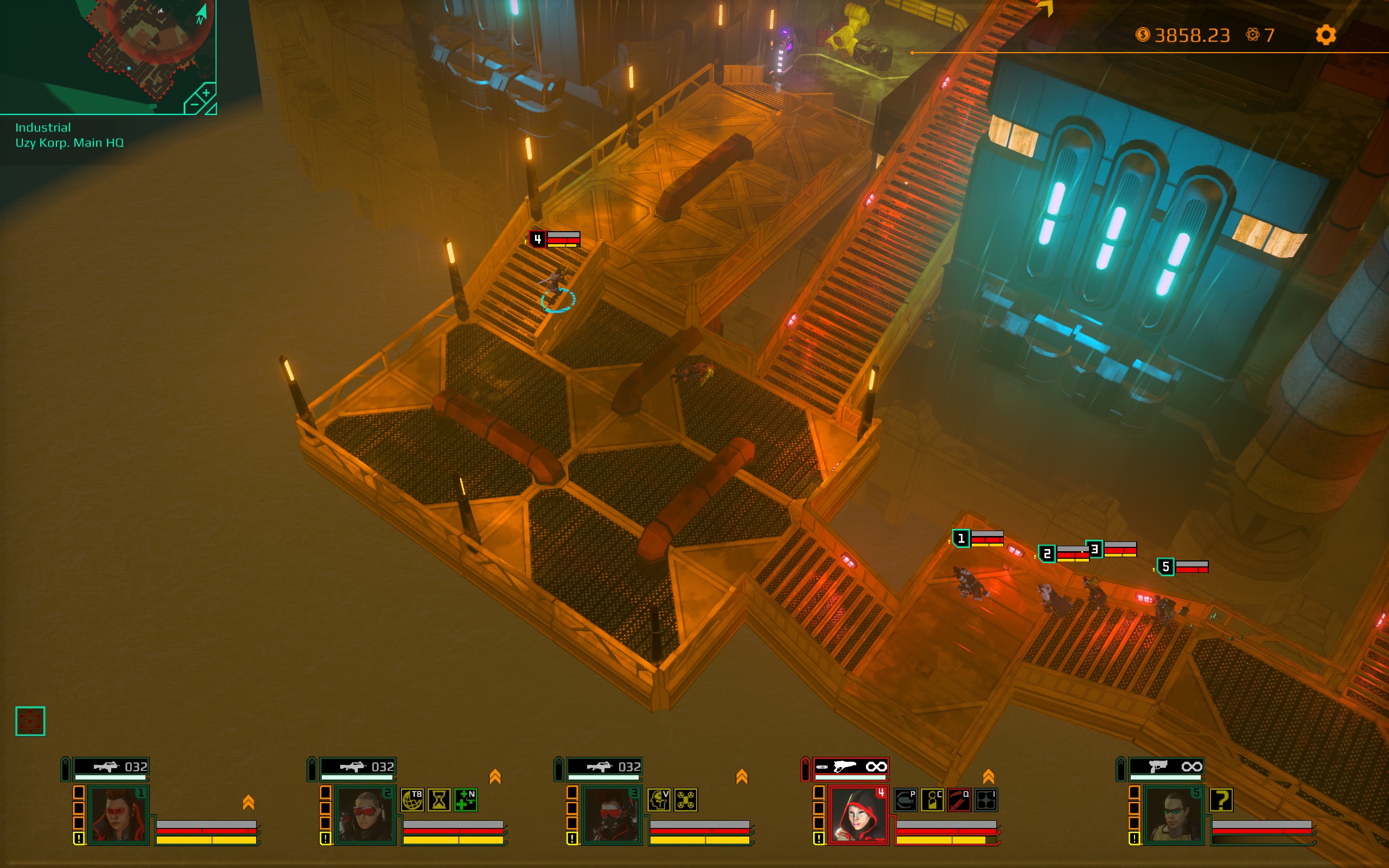Select agent 4's infinite-ammo weapon panel
1389x868 pixels.
pos(851,767)
